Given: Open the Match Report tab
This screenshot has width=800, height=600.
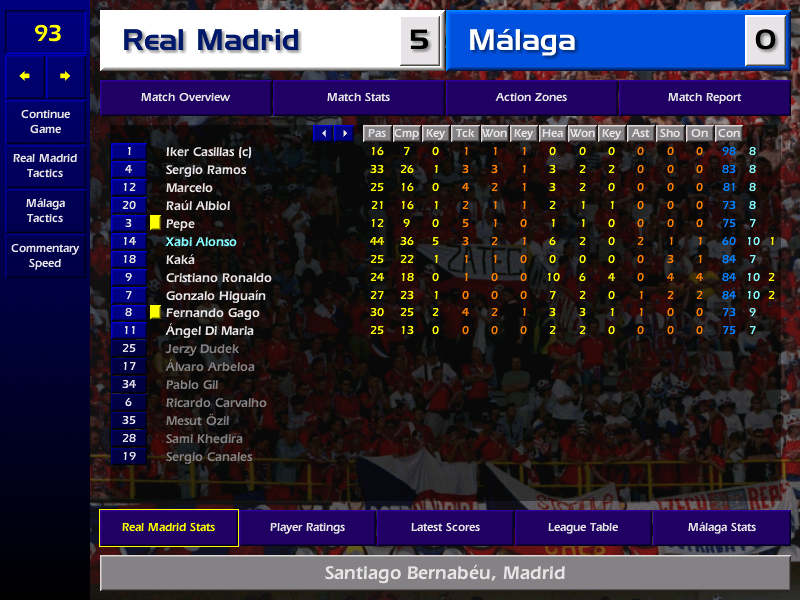Looking at the screenshot, I should point(704,98).
